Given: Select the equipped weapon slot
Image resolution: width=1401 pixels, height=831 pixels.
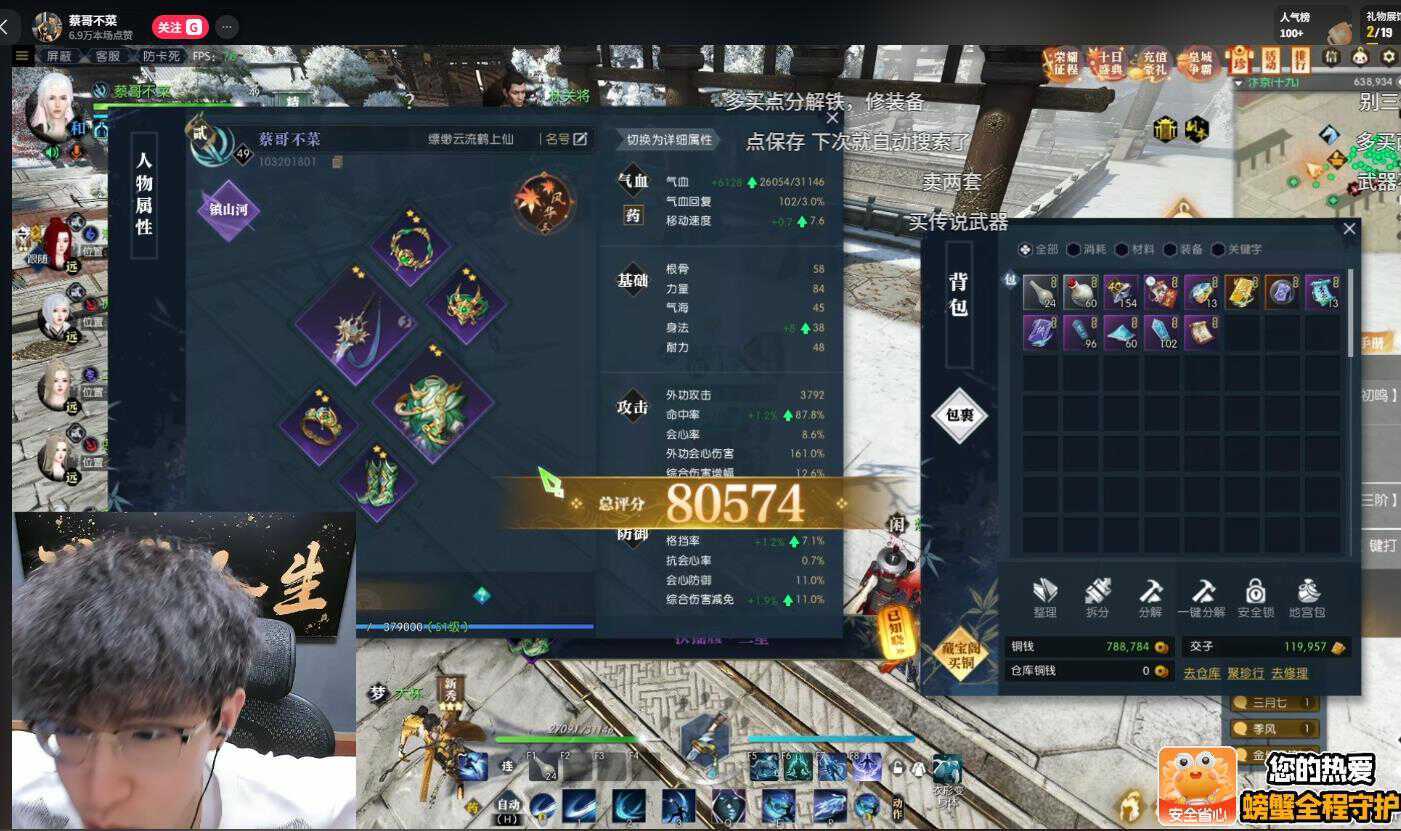Looking at the screenshot, I should coord(354,325).
